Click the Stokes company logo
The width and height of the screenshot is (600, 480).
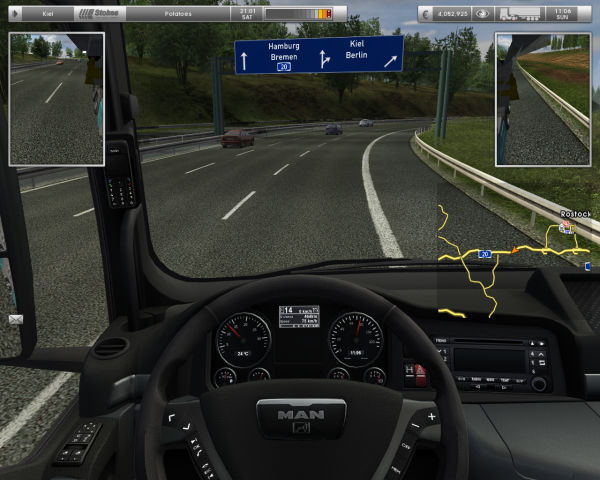click(x=104, y=14)
